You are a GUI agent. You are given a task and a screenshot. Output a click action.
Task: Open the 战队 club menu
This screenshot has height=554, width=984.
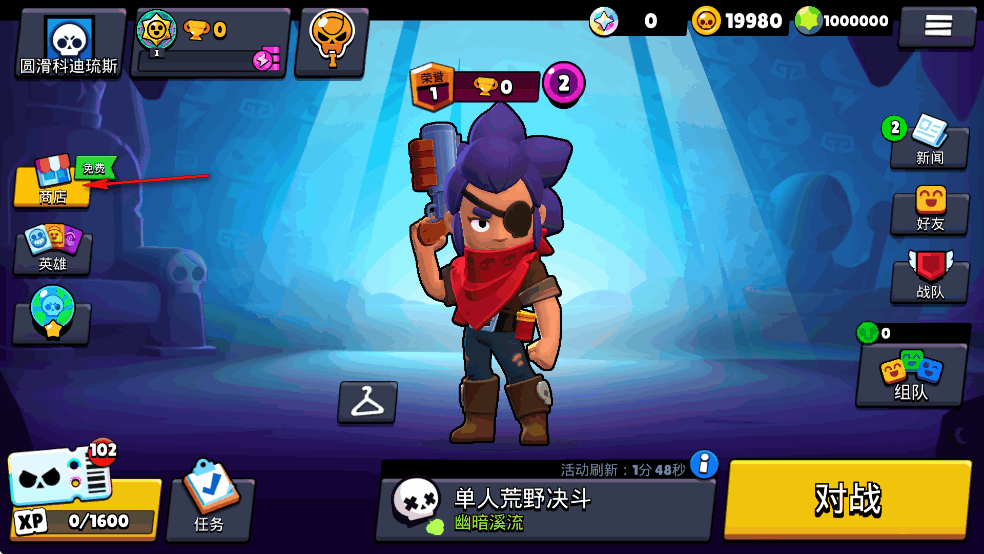pyautogui.click(x=930, y=277)
